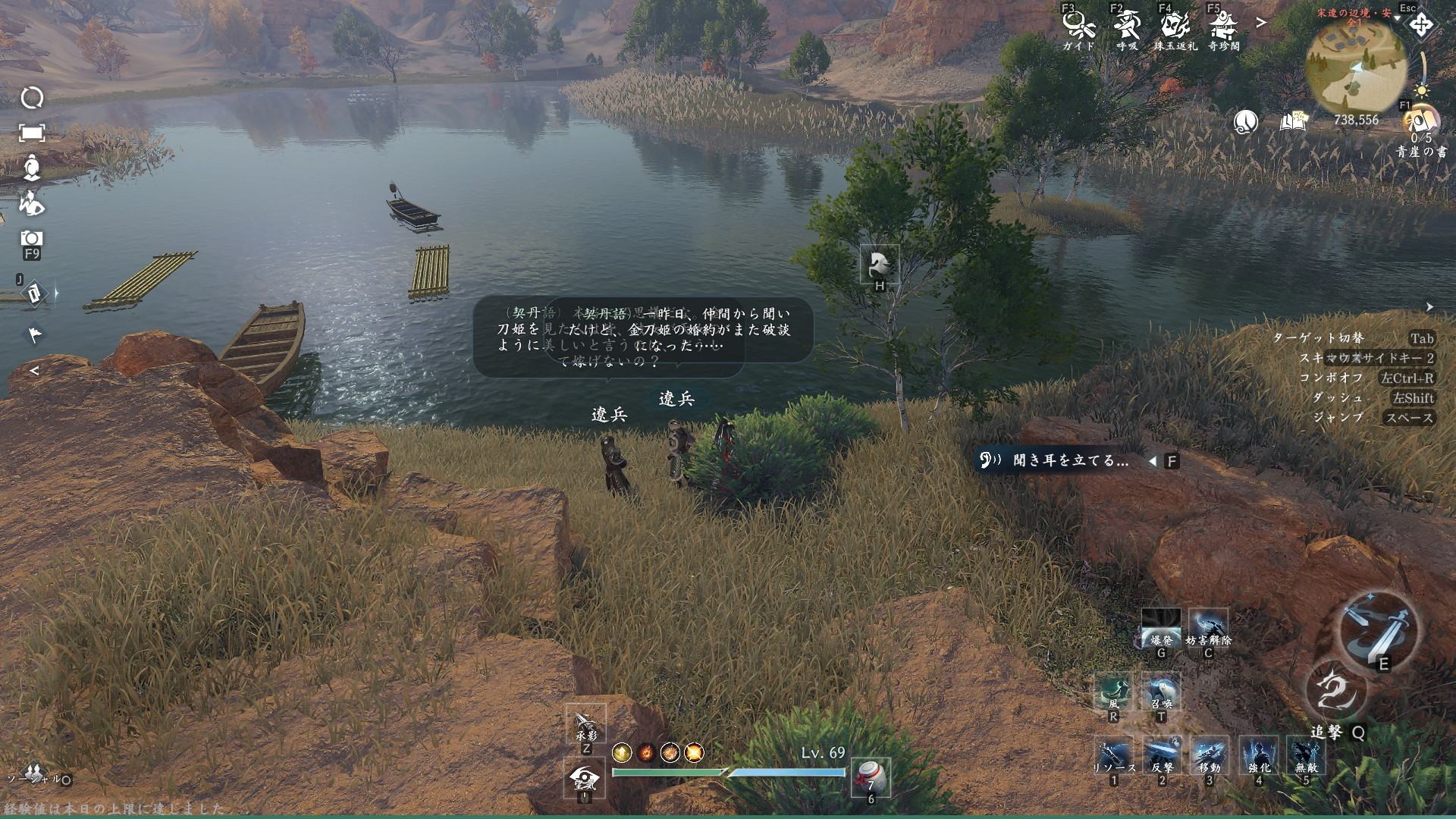The height and width of the screenshot is (819, 1456).
Task: Select the 承影 weapon slot
Action: click(585, 723)
